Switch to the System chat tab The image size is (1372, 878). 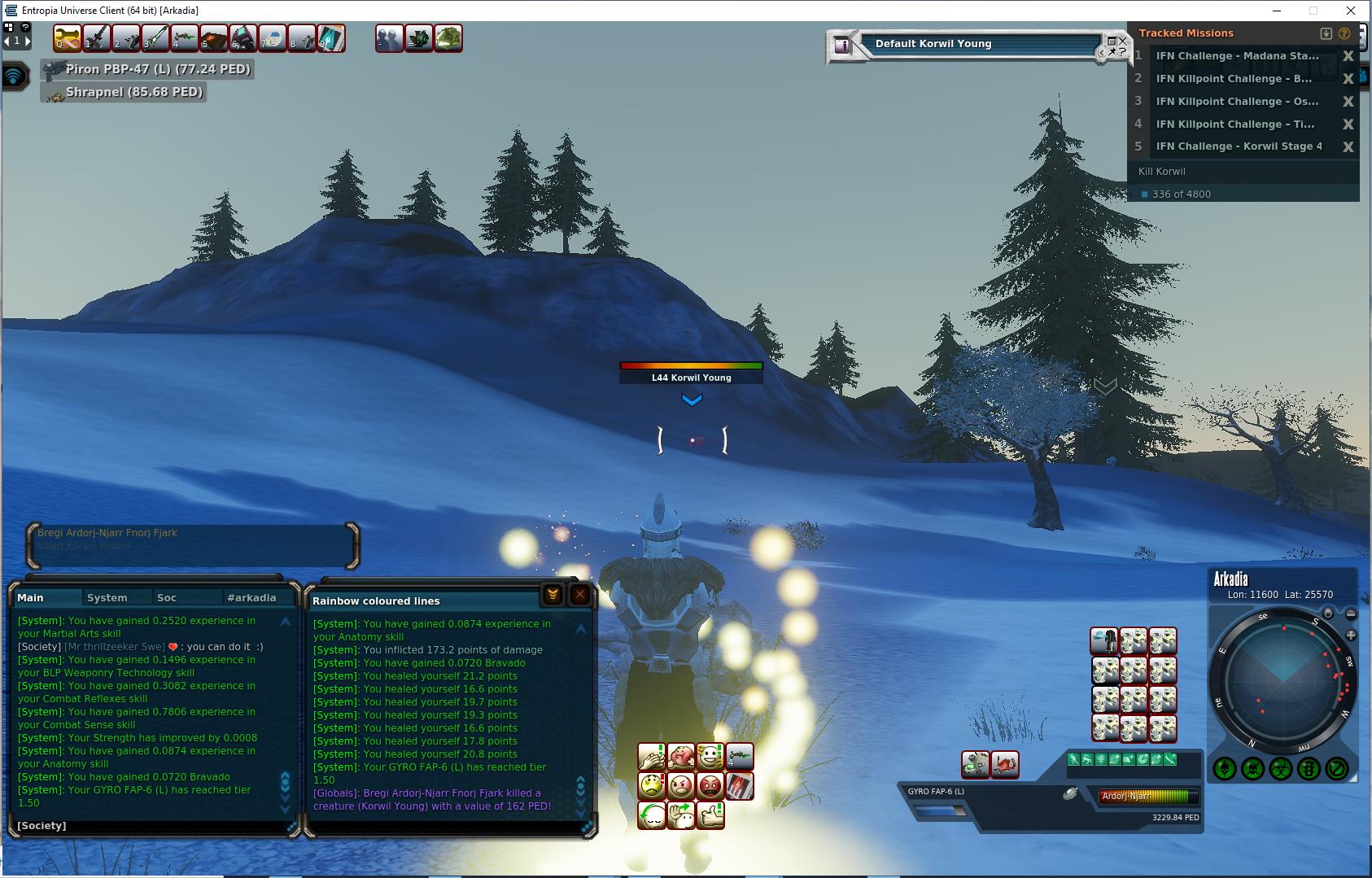tap(107, 597)
